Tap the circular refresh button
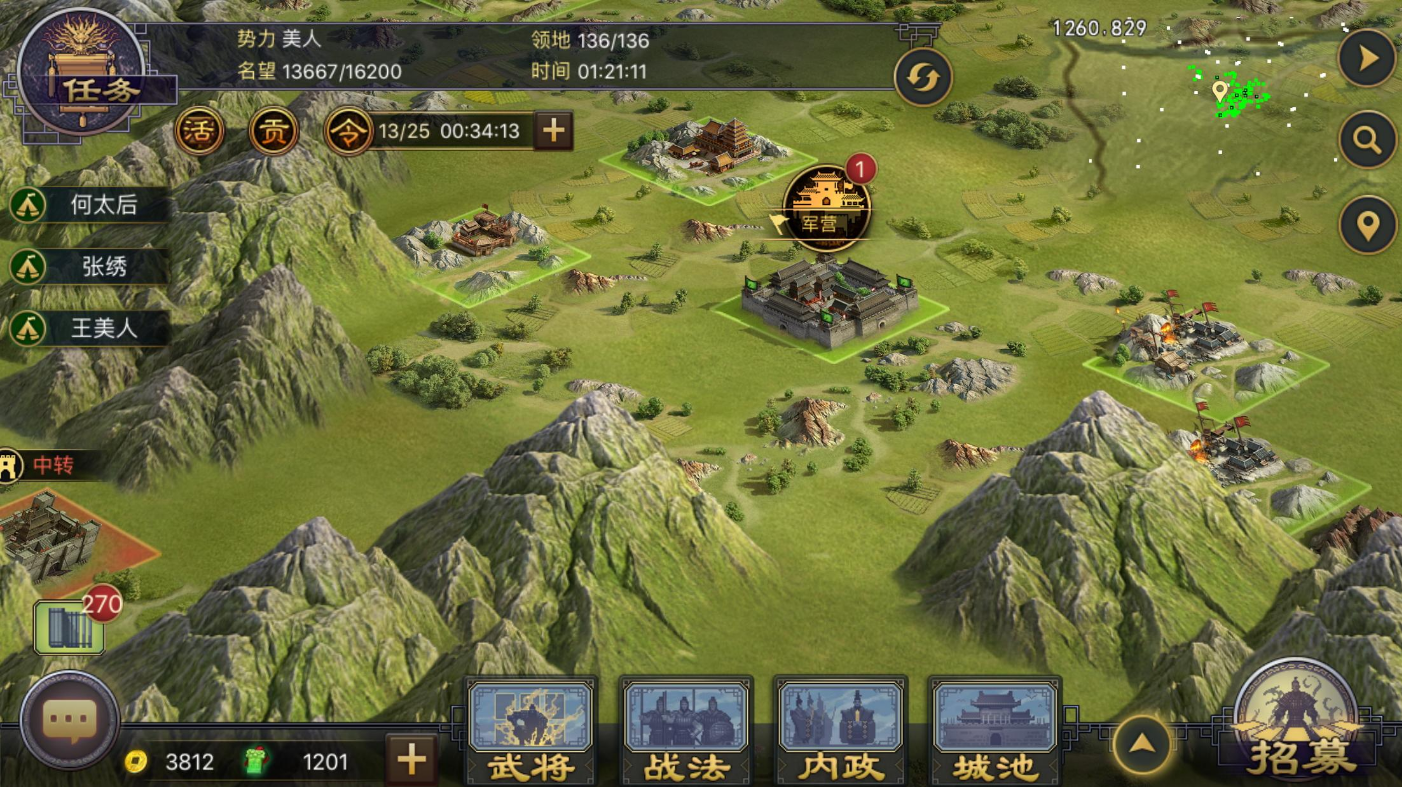This screenshot has height=787, width=1402. pos(922,77)
